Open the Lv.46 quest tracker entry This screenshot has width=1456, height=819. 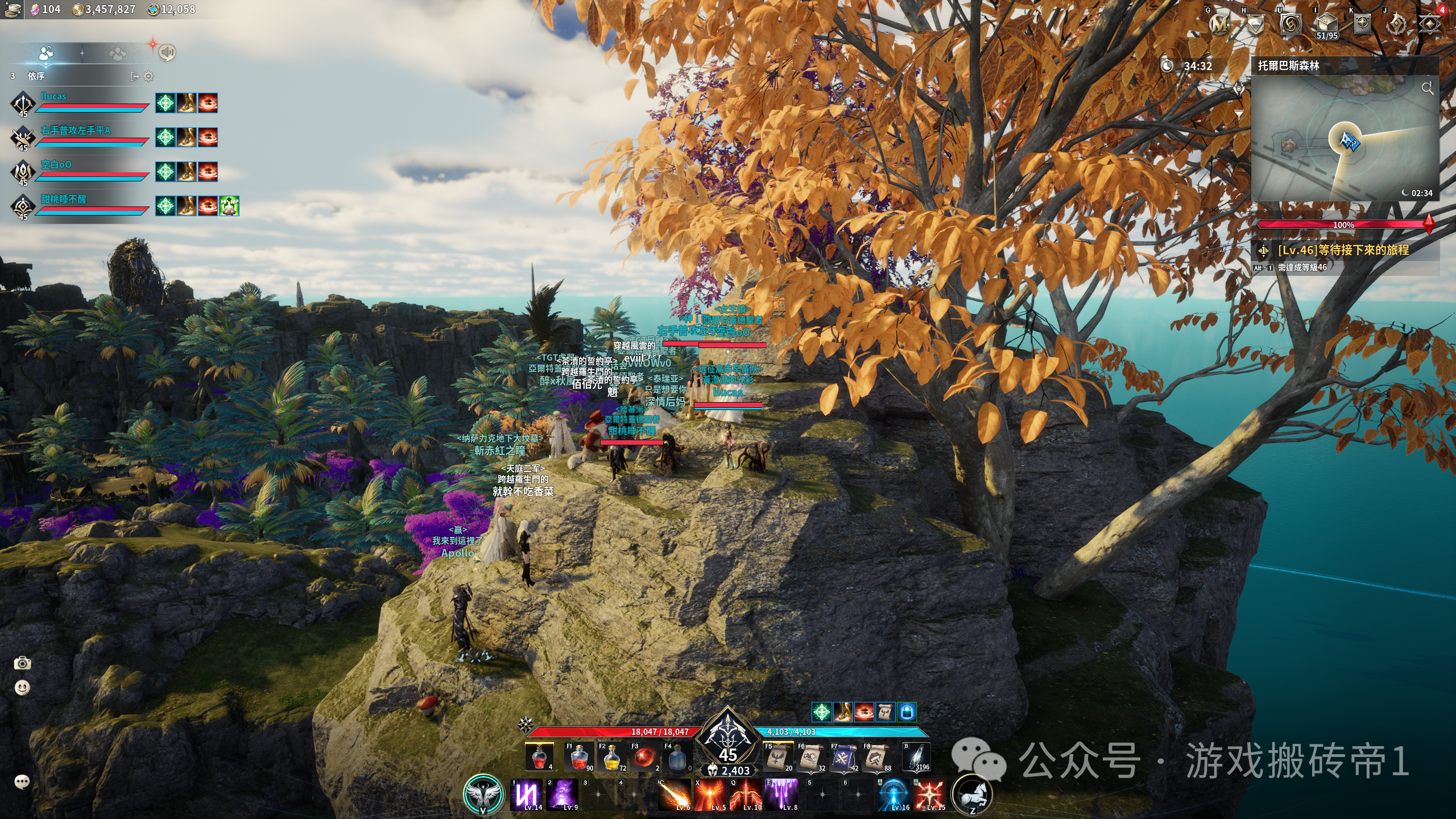pos(1343,250)
